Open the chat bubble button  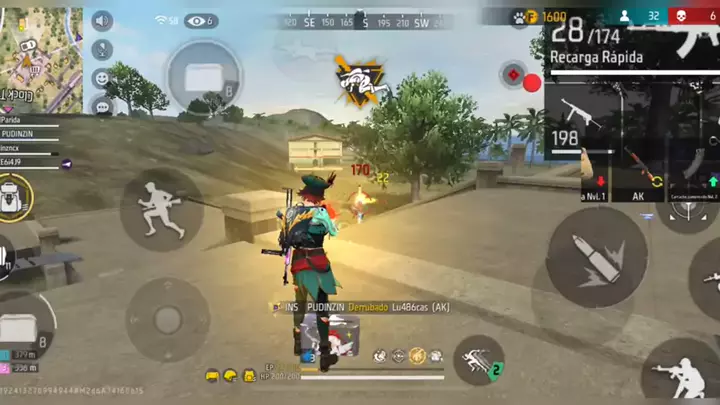102,105
